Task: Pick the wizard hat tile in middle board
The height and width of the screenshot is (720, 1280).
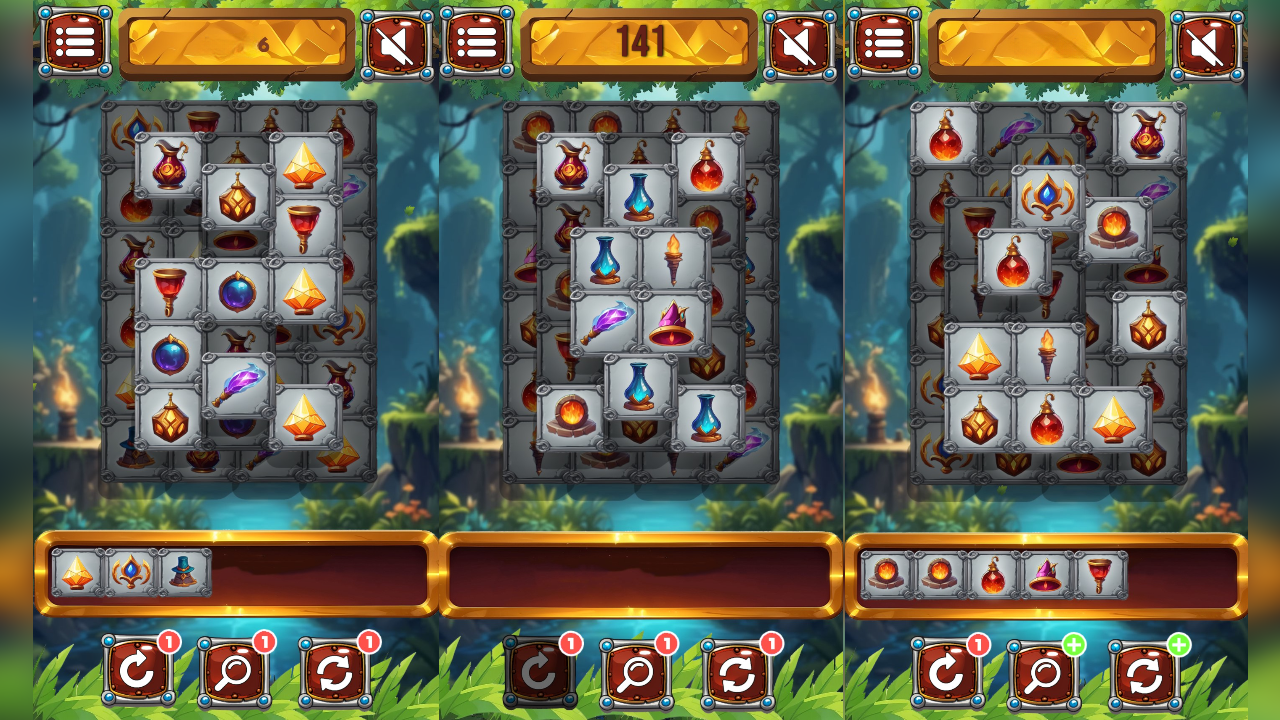Action: [673, 320]
